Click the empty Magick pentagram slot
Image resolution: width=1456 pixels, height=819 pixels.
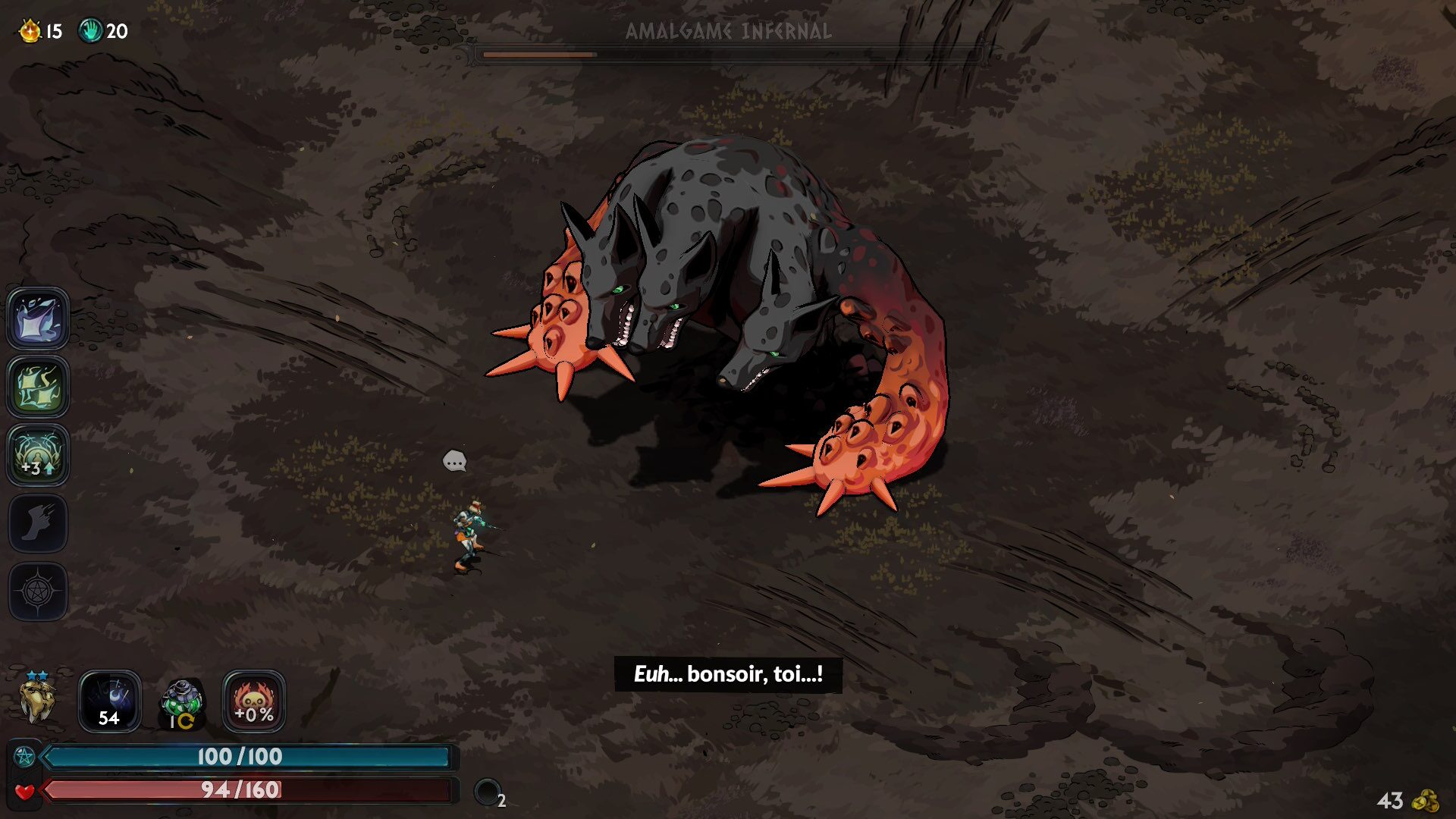tap(38, 591)
